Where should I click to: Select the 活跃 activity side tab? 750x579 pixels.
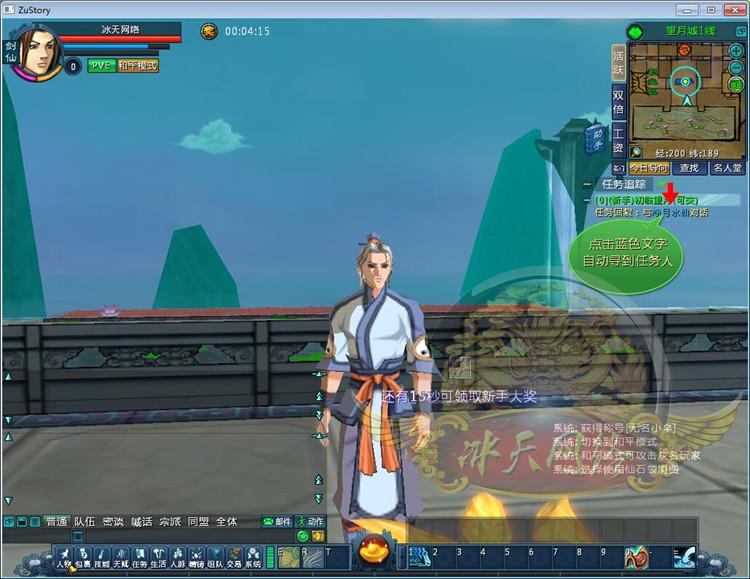(618, 62)
